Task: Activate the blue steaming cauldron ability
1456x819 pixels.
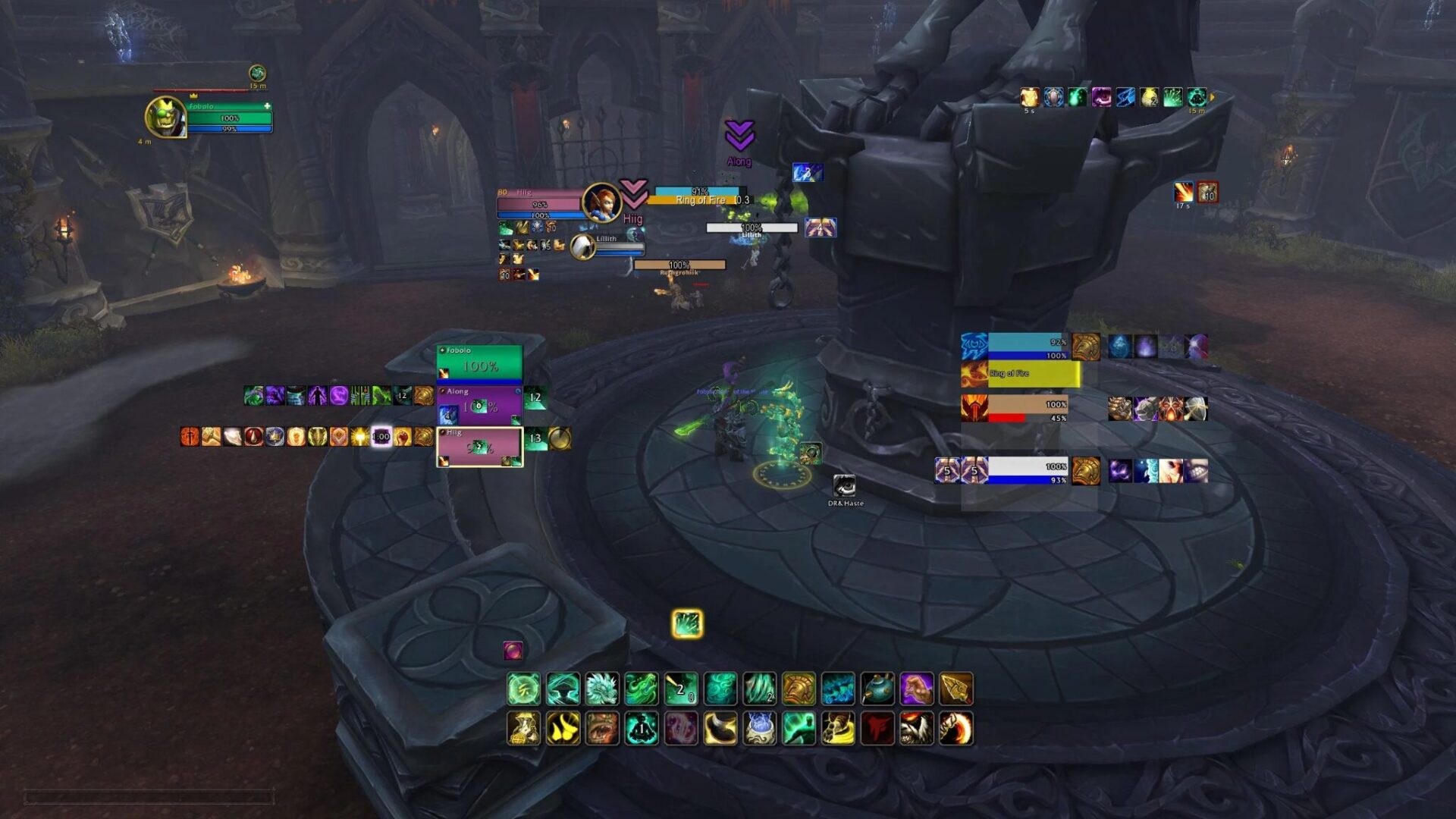Action: point(759,729)
